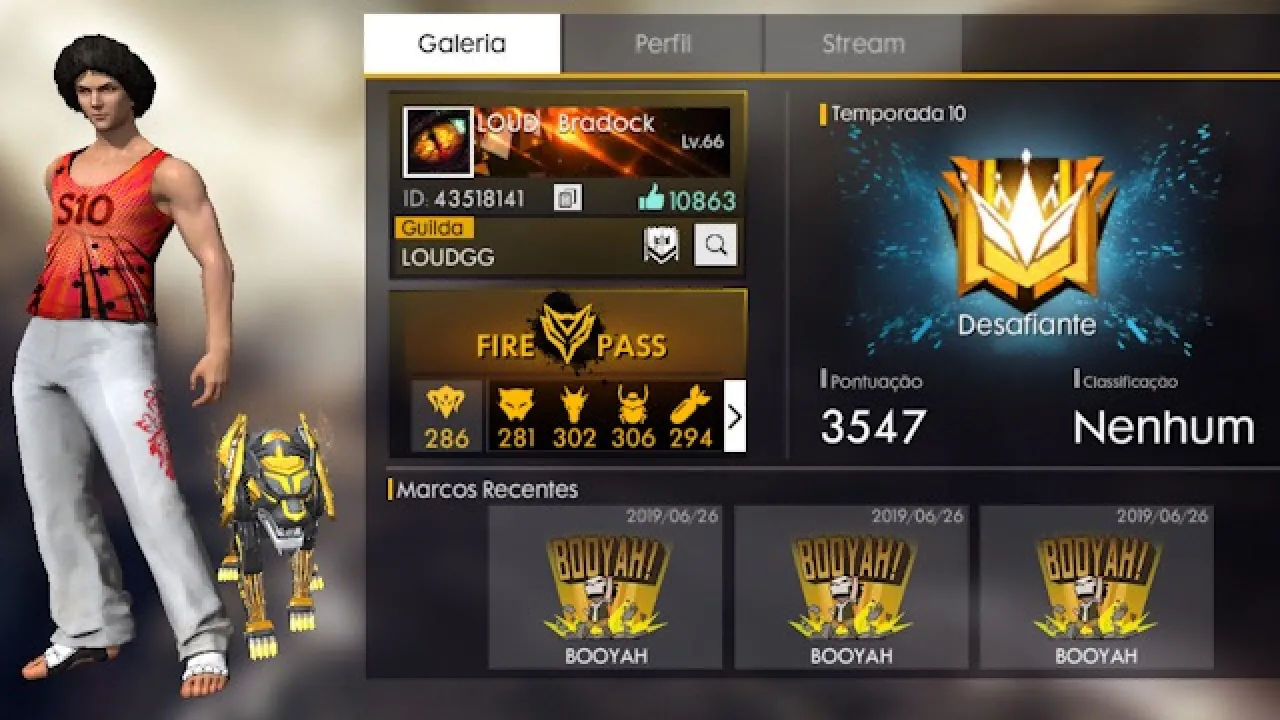Click the deer emblem showing 302
The image size is (1280, 720).
pyautogui.click(x=572, y=410)
